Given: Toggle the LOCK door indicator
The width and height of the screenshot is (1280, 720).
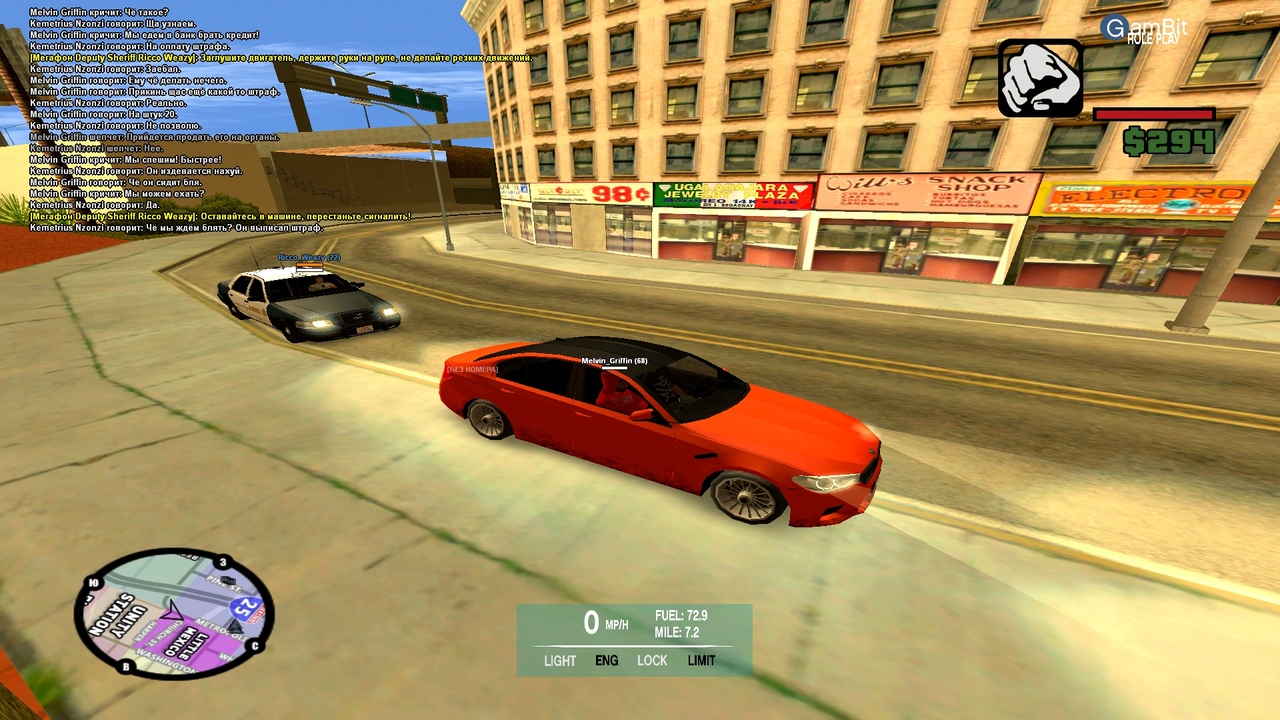Looking at the screenshot, I should click(652, 661).
